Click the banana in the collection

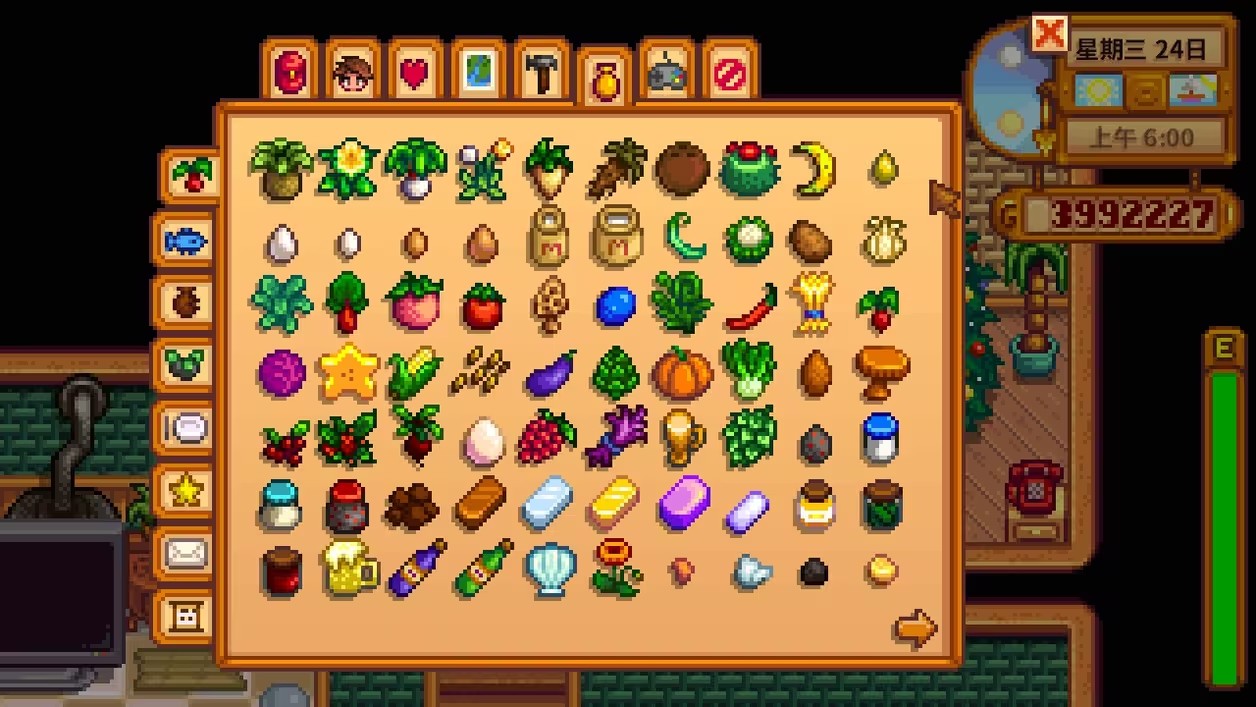pos(814,170)
